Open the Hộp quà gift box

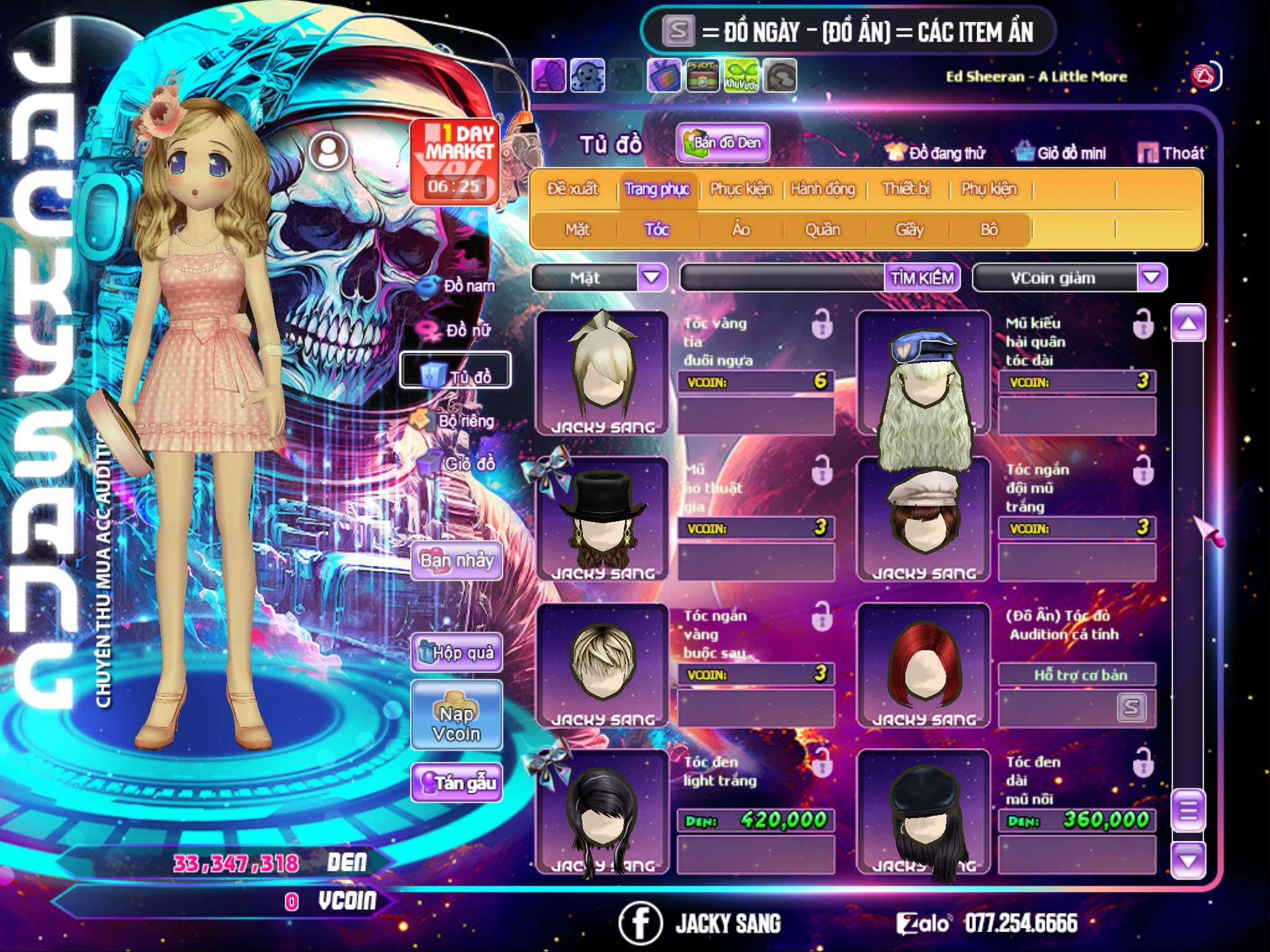[456, 652]
